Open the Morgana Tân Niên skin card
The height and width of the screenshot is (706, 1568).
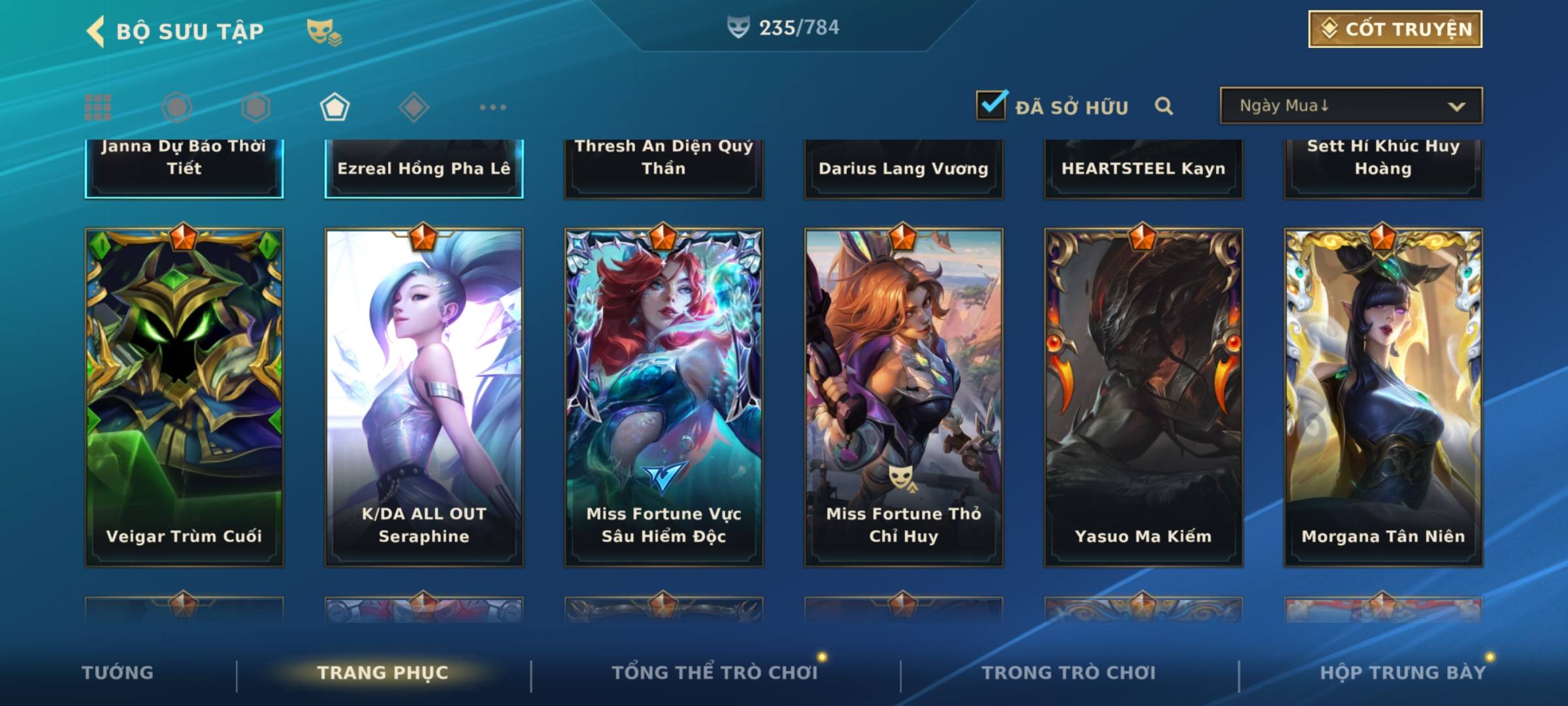(x=1383, y=397)
